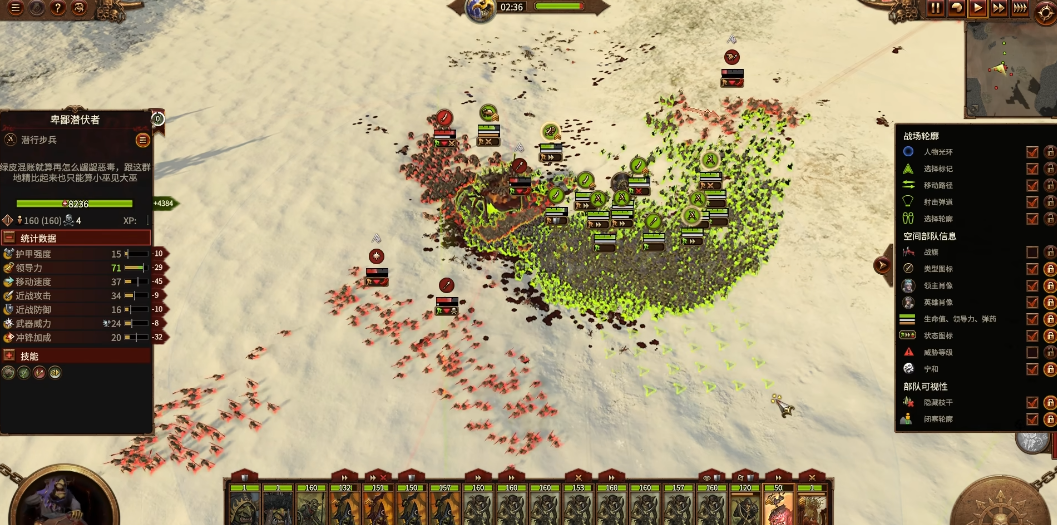Toggle the 人物光环 checkbox
This screenshot has width=1057, height=525.
[x=1032, y=152]
